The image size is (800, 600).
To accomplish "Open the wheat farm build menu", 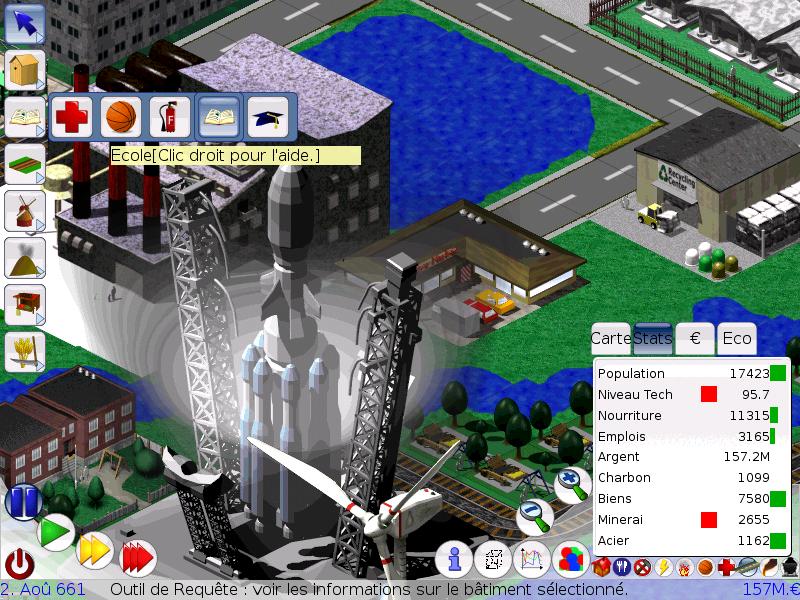I will (25, 351).
